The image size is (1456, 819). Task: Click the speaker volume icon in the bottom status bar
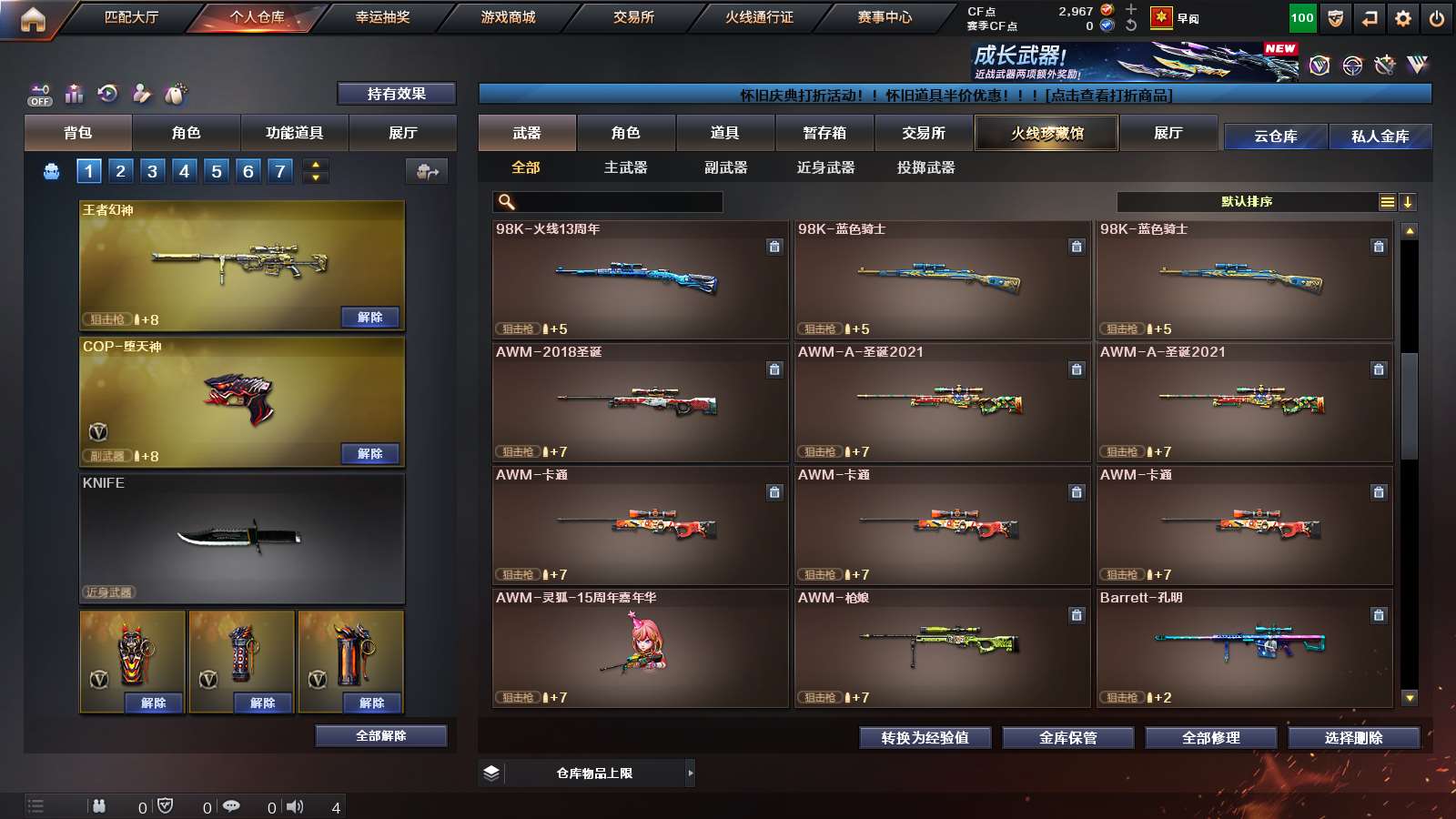(293, 805)
